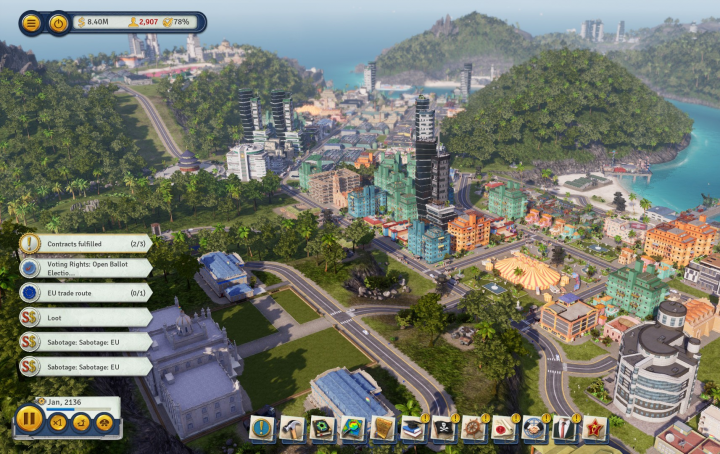Select the Loot raid entry
Screen dimensions: 720x454
tap(86, 317)
